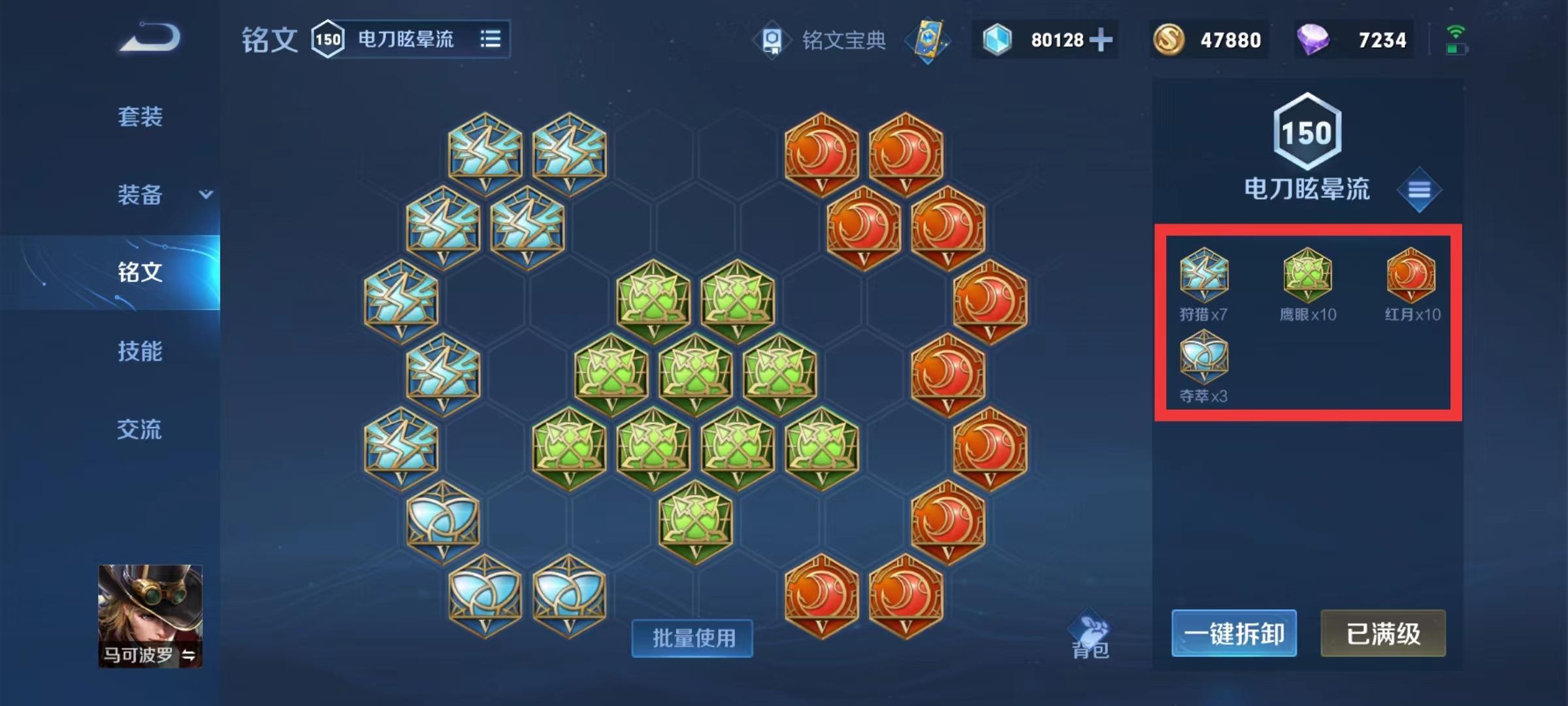Image resolution: width=1568 pixels, height=706 pixels.
Task: Switch to the 套装 tab
Action: pos(139,117)
